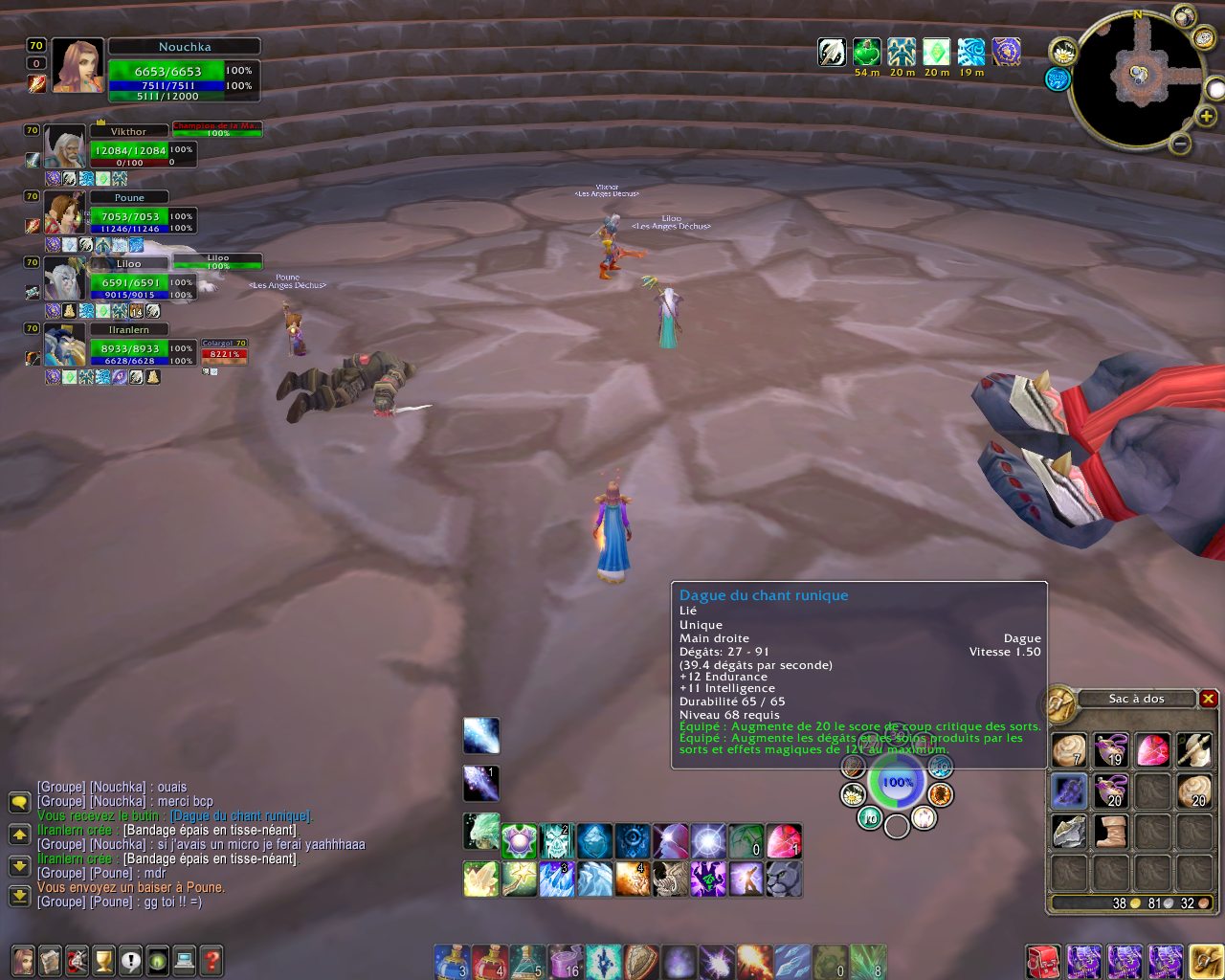
Task: Click Nouchka's player portrait
Action: pyautogui.click(x=78, y=65)
